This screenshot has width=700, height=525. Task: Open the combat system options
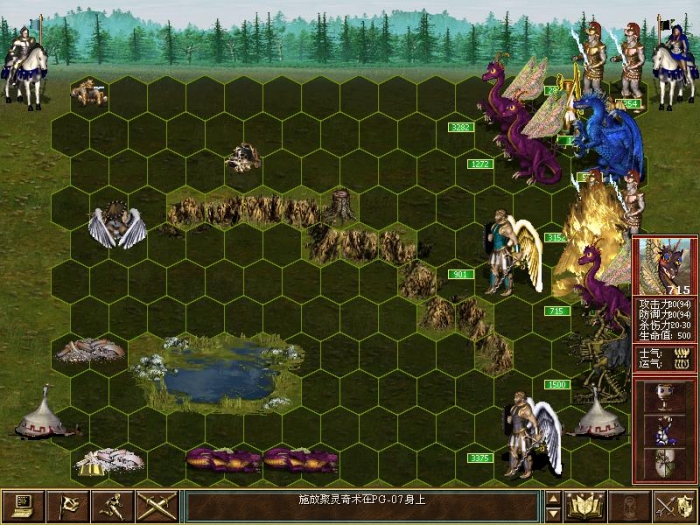click(23, 506)
